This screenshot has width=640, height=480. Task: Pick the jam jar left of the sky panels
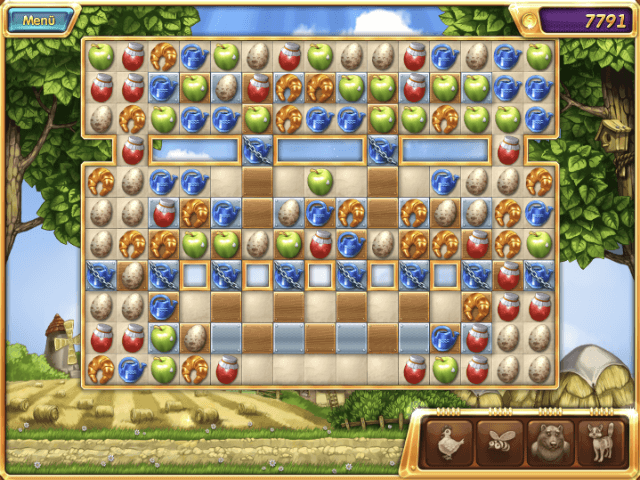point(132,151)
